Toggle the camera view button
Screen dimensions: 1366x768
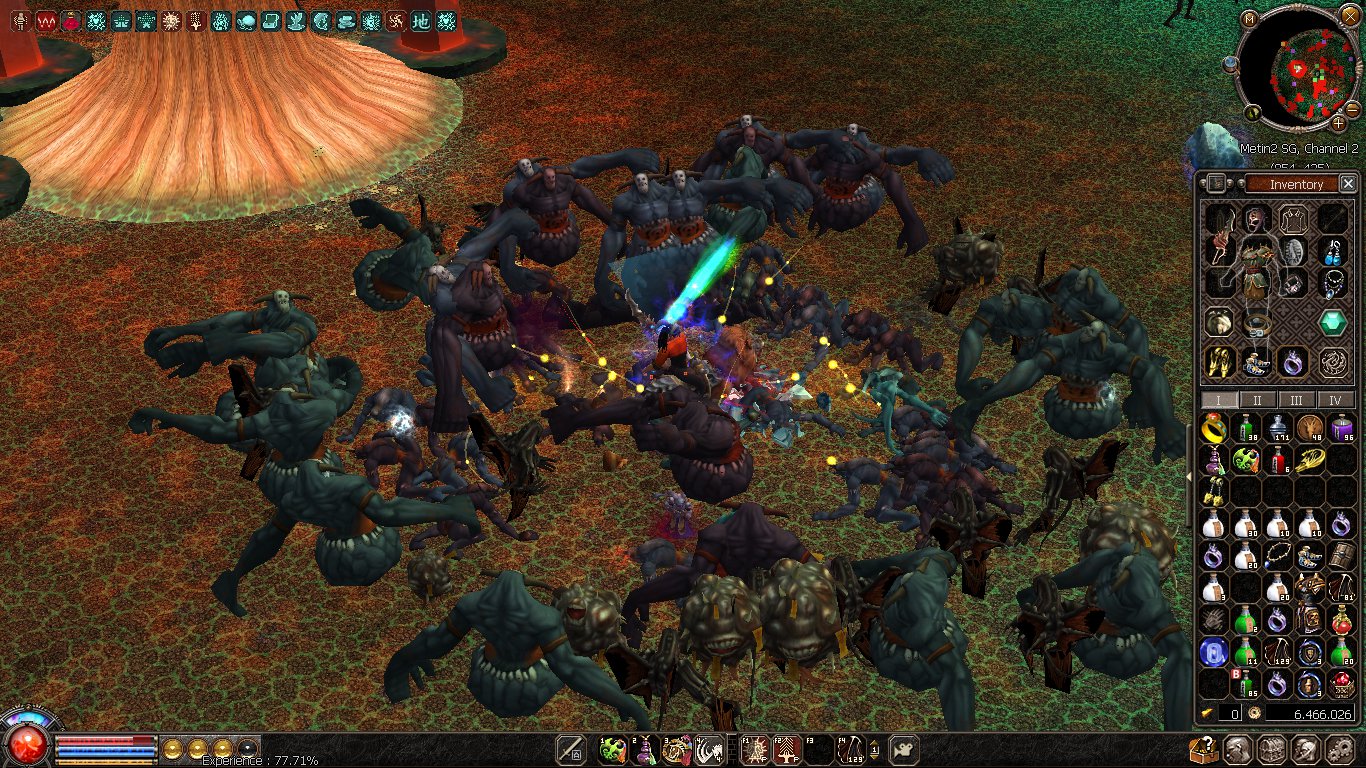[x=904, y=749]
